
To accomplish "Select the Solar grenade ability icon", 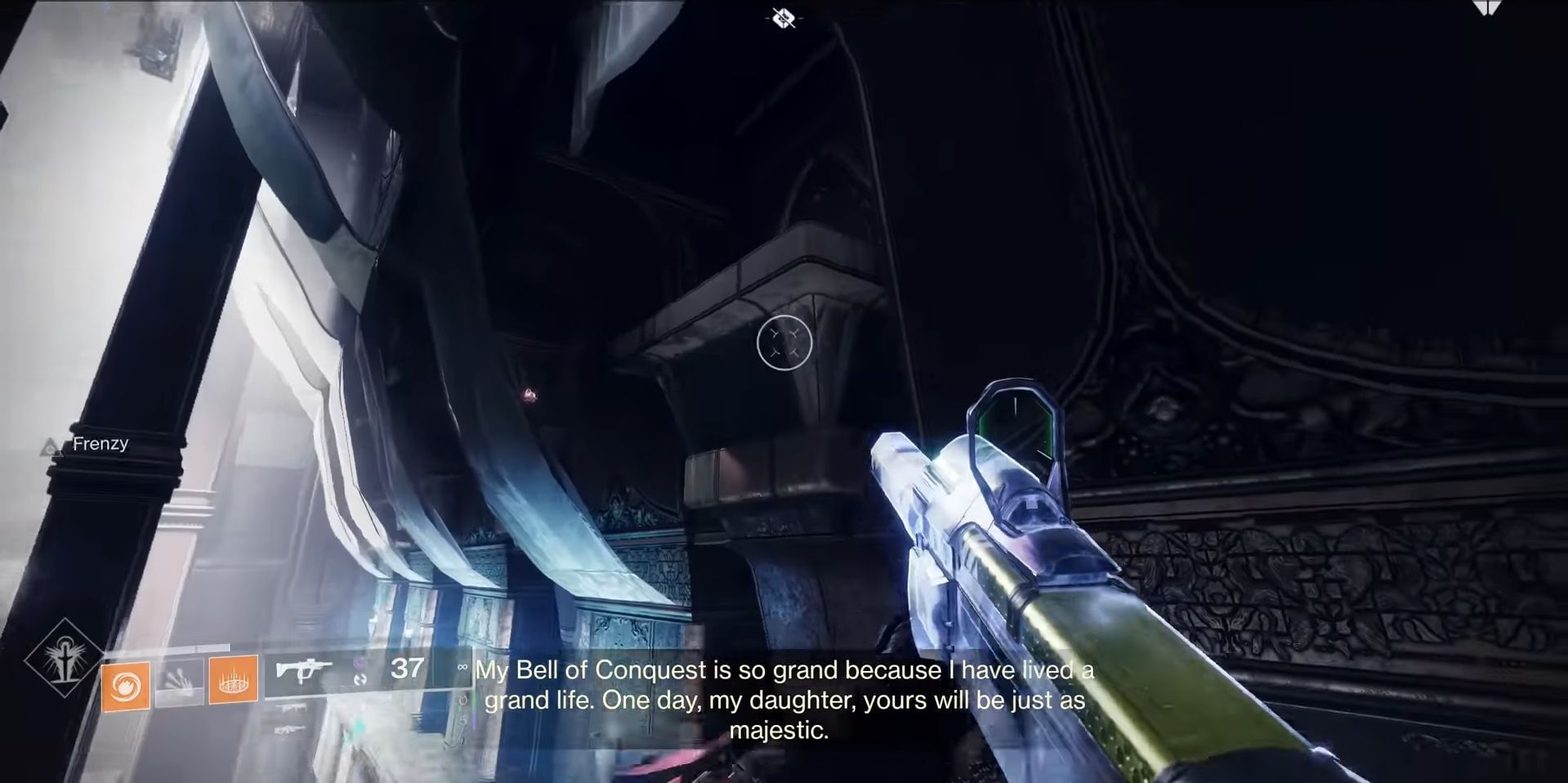I will [x=127, y=684].
